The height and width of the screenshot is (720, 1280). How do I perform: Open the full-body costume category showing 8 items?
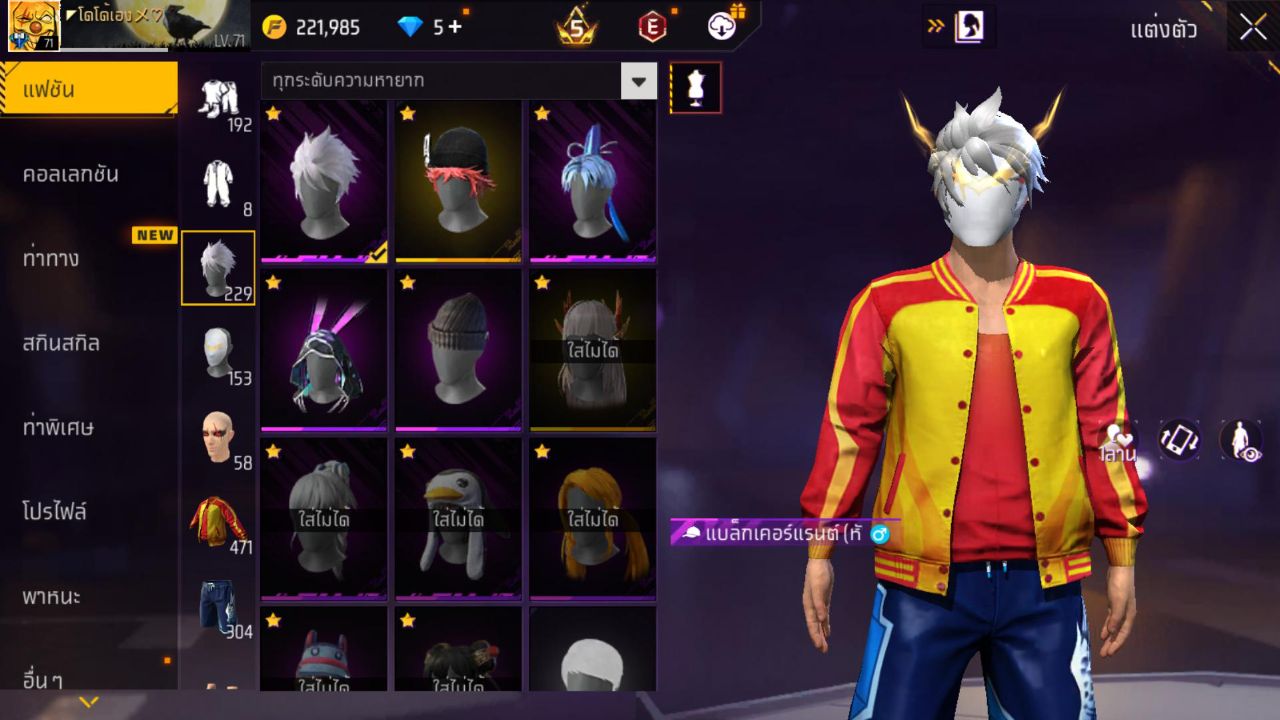218,185
